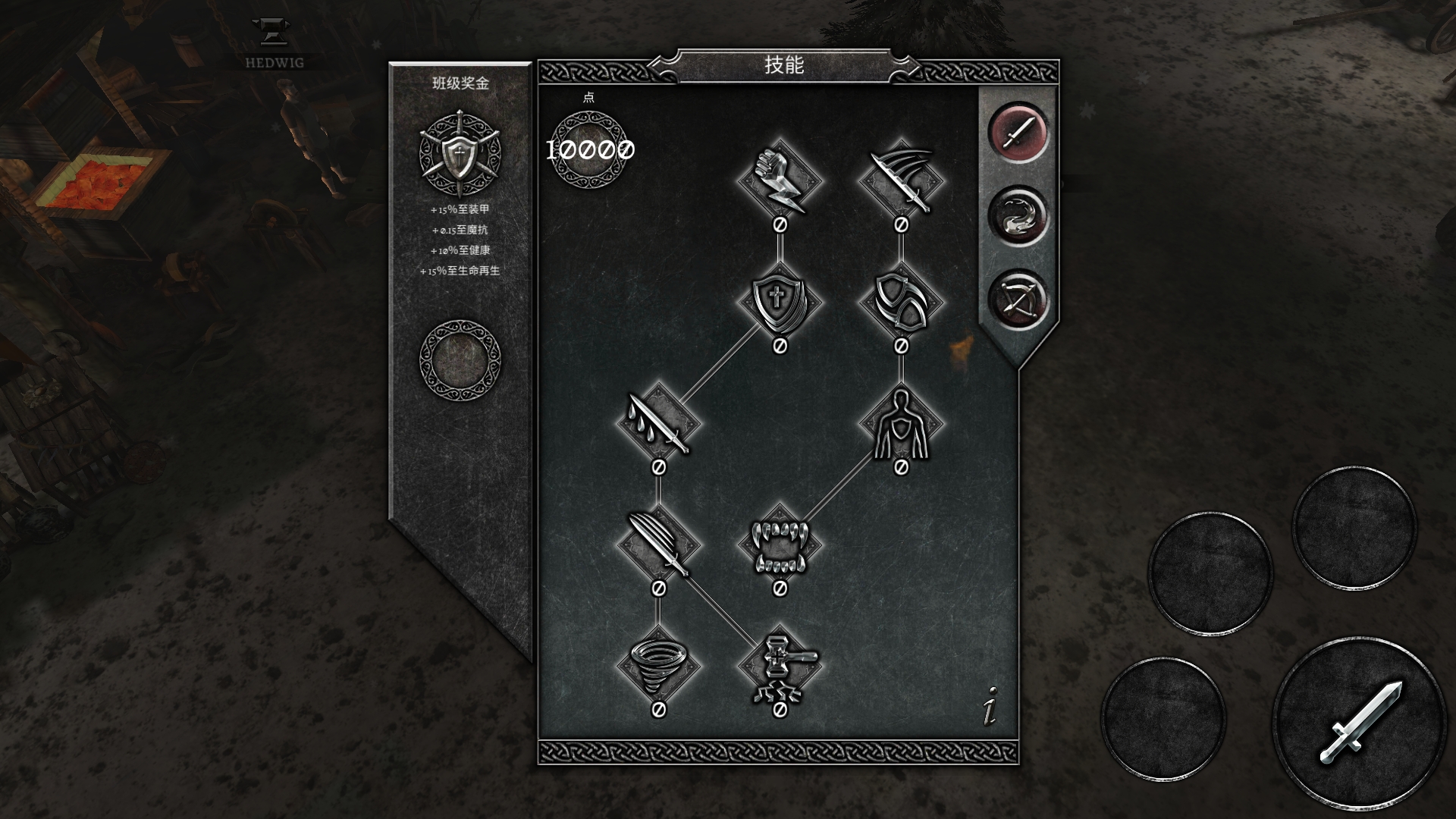1456x819 pixels.
Task: Select the lightning fist skill
Action: [x=780, y=181]
